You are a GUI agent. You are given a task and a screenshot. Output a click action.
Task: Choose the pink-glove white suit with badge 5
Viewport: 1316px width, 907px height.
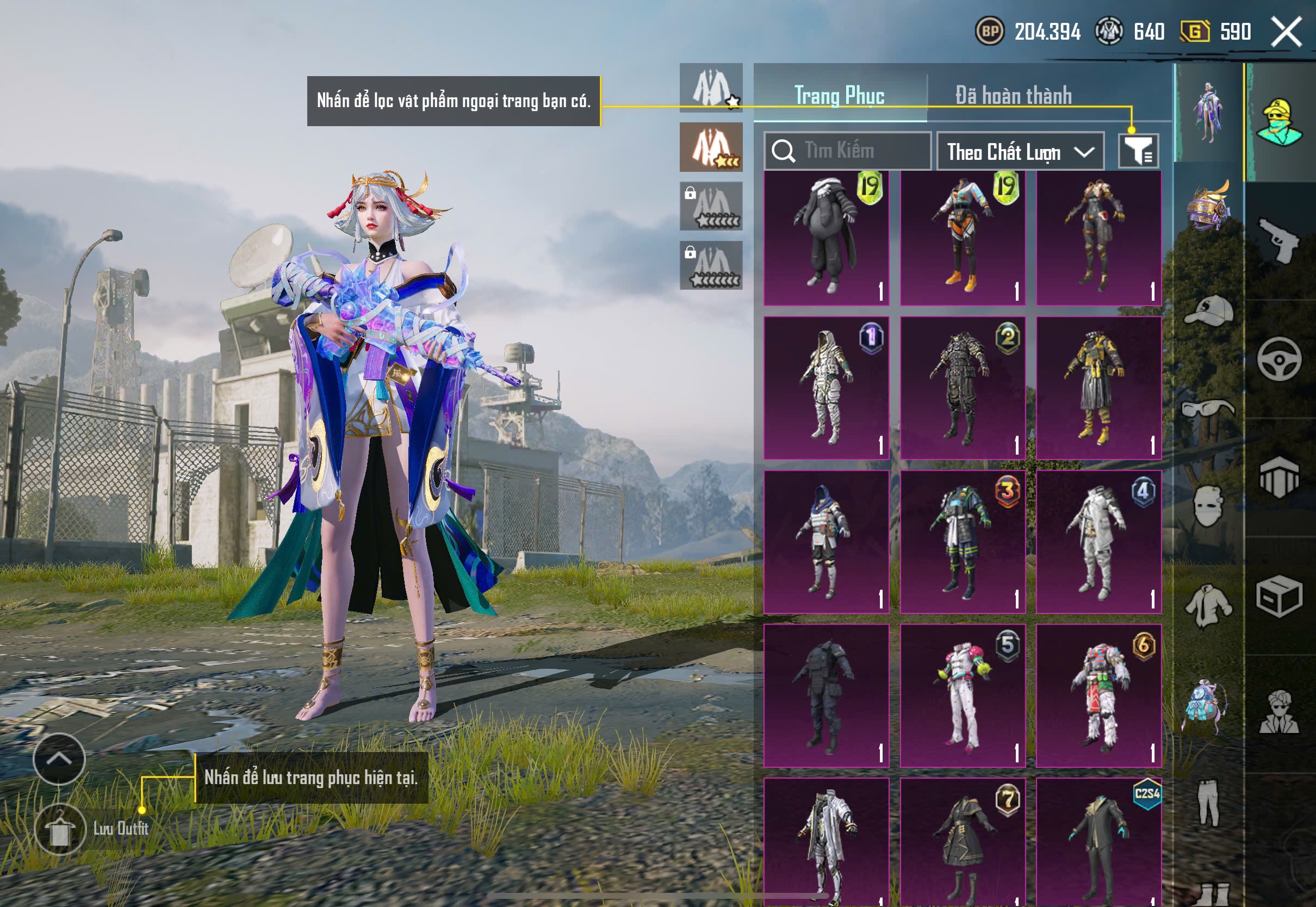[963, 695]
